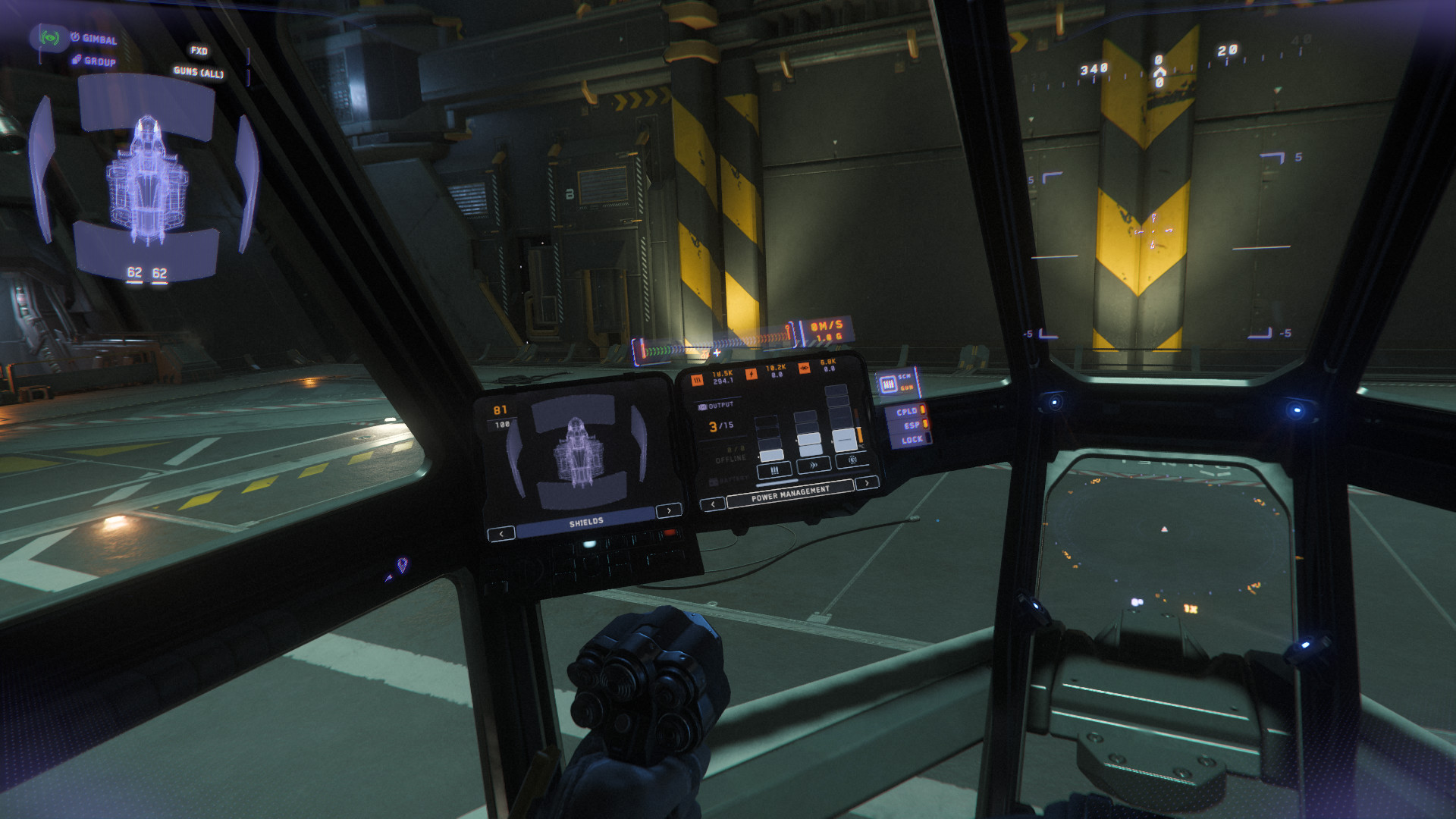Click the orange lightning bolt power icon
The width and height of the screenshot is (1456, 819).
pyautogui.click(x=752, y=373)
